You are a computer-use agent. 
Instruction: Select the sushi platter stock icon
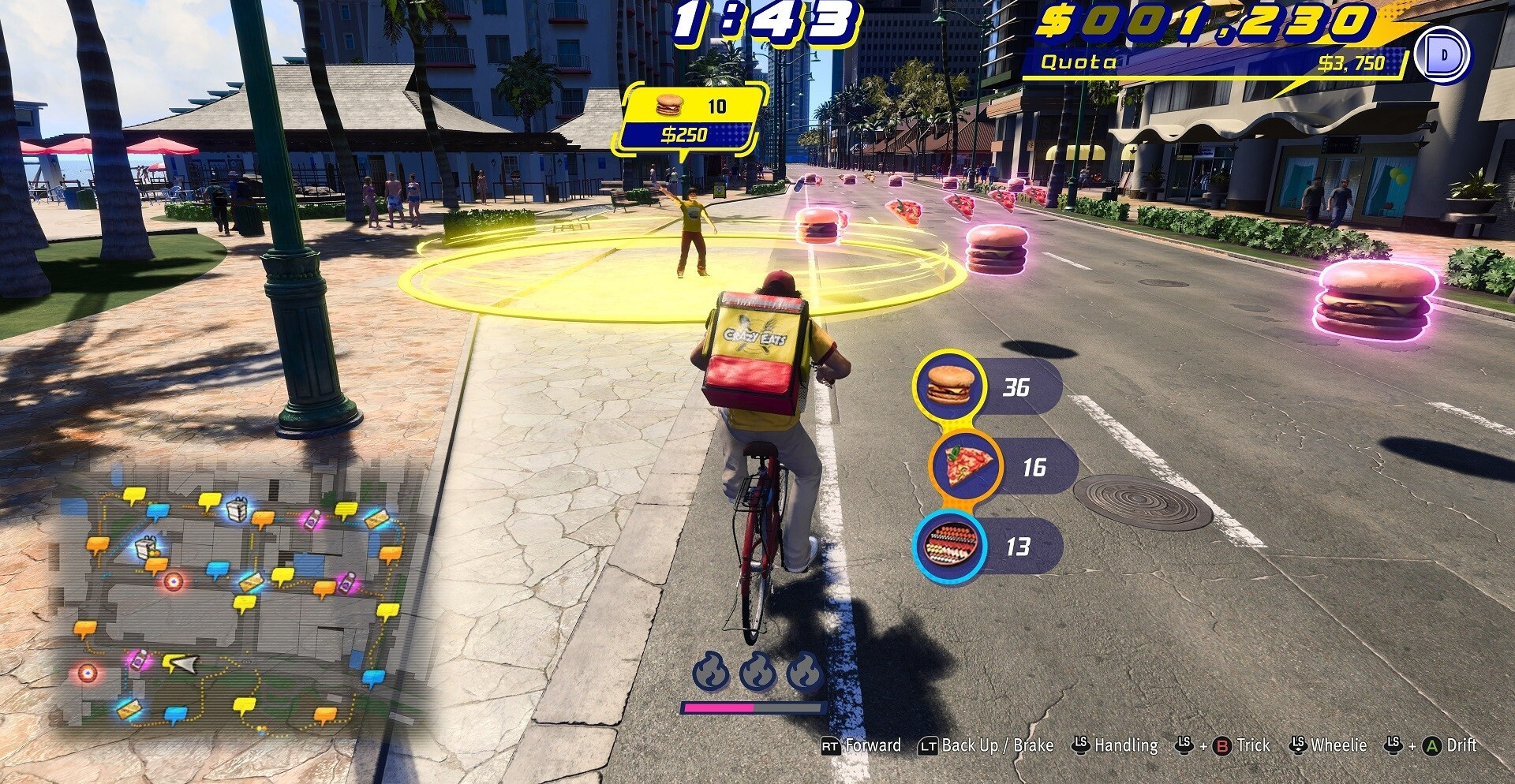click(949, 546)
